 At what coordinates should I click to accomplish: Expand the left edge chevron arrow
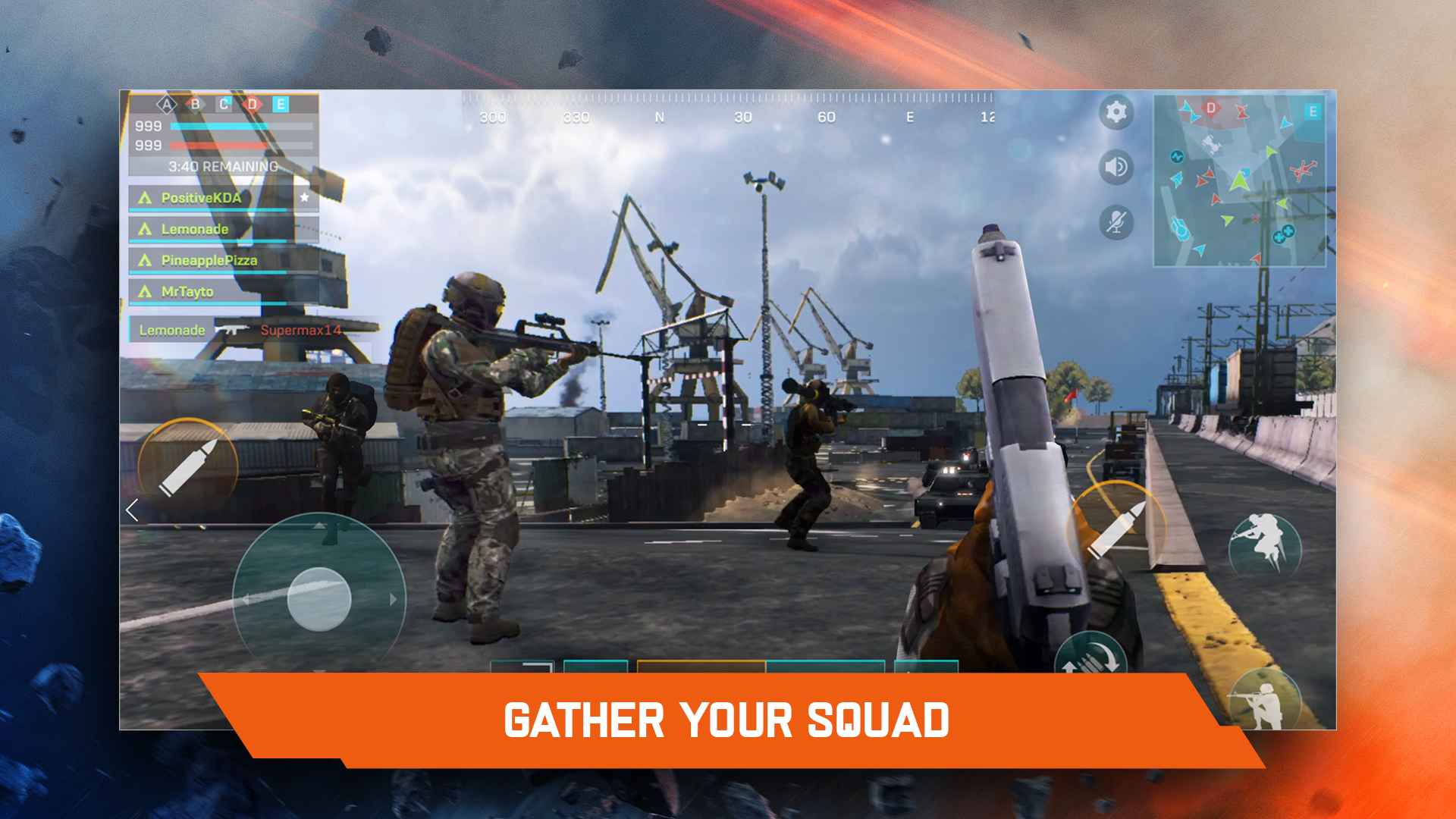130,512
